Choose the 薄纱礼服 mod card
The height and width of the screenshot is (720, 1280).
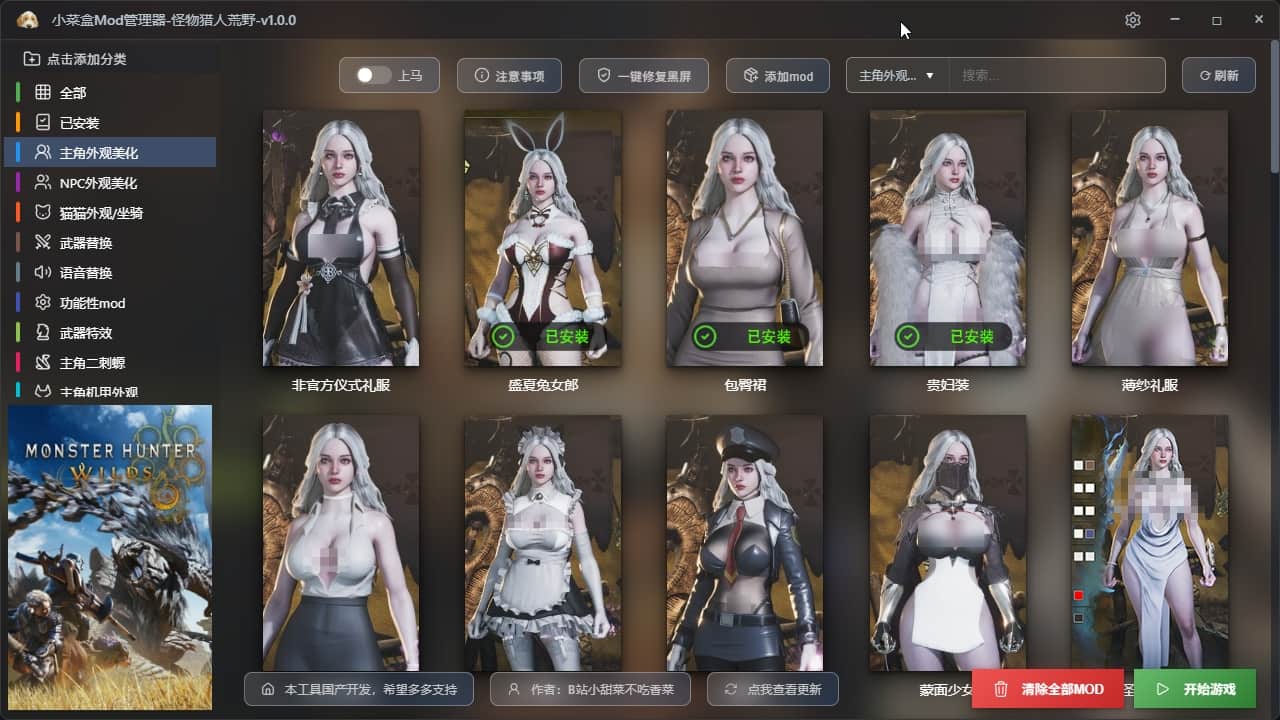point(1149,238)
